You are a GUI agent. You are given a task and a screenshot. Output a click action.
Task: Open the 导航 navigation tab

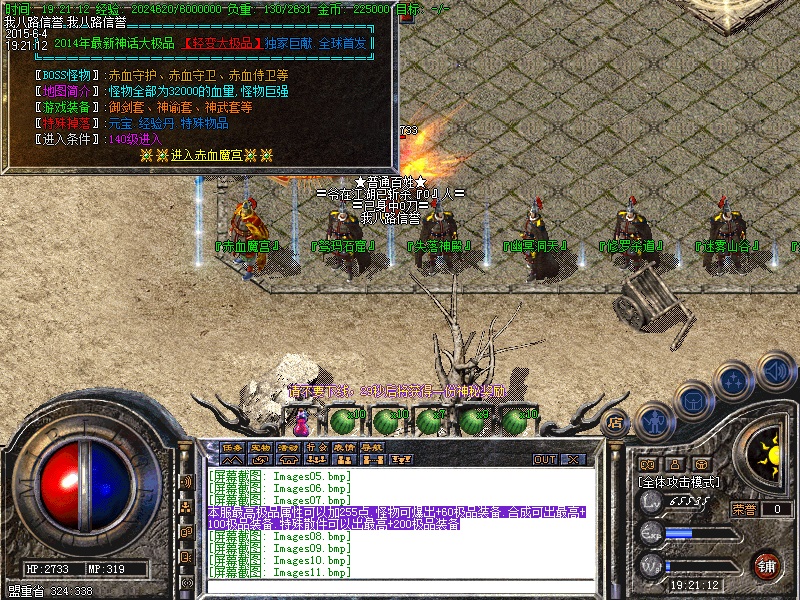coord(372,446)
